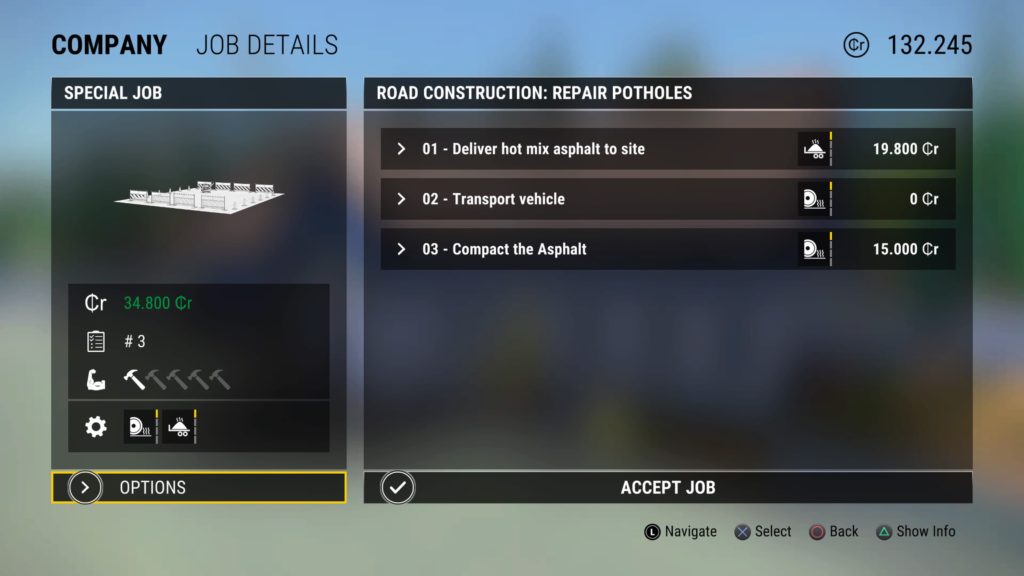Accept the pothole repair job
Image resolution: width=1024 pixels, height=576 pixels.
click(667, 488)
